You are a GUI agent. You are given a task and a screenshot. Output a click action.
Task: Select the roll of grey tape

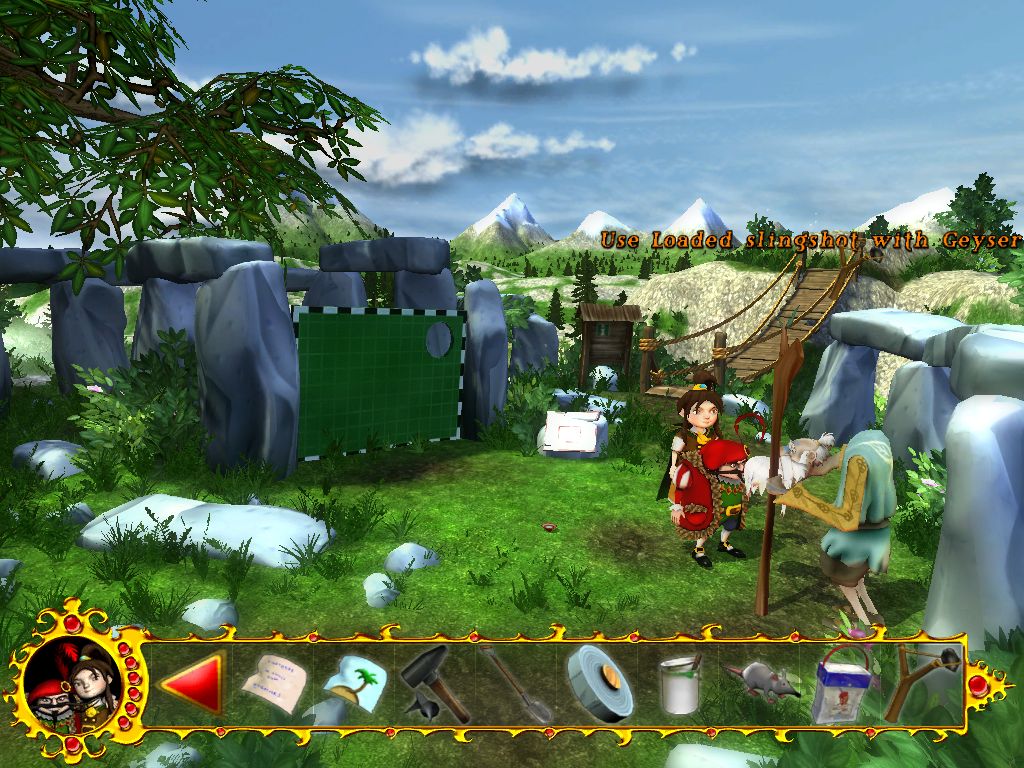(598, 683)
